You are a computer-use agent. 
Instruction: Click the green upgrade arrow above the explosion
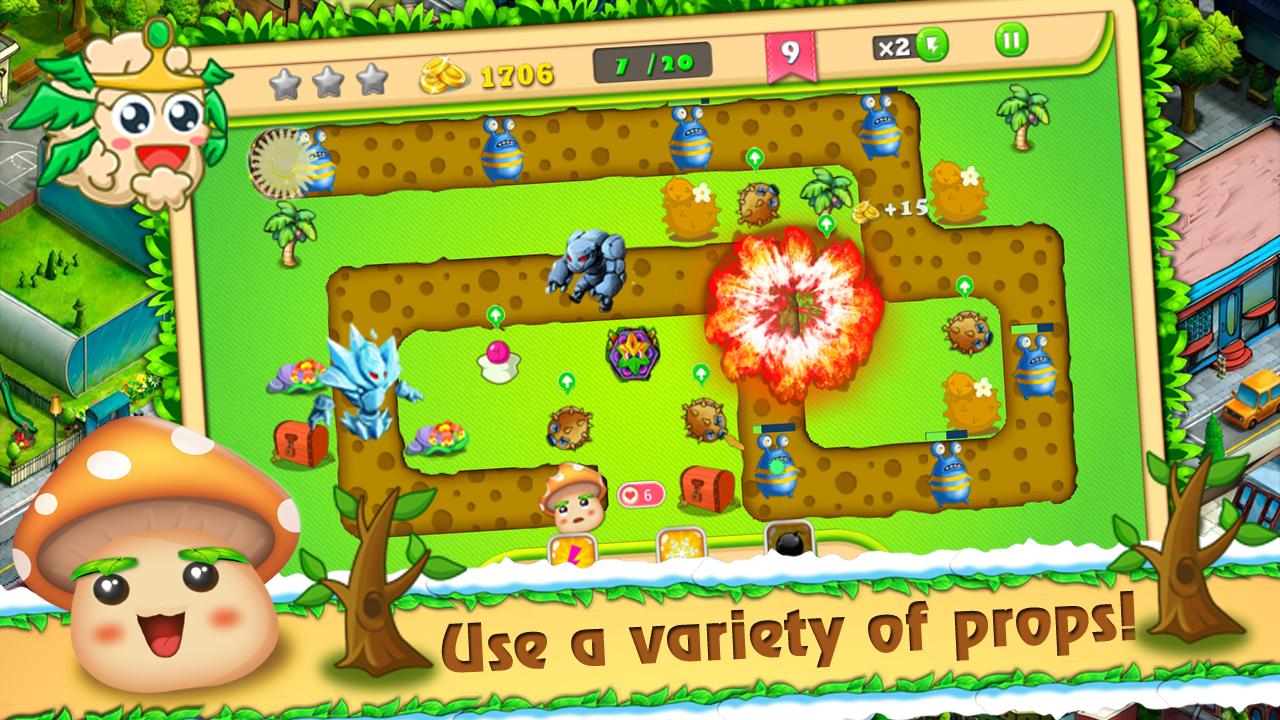click(826, 222)
